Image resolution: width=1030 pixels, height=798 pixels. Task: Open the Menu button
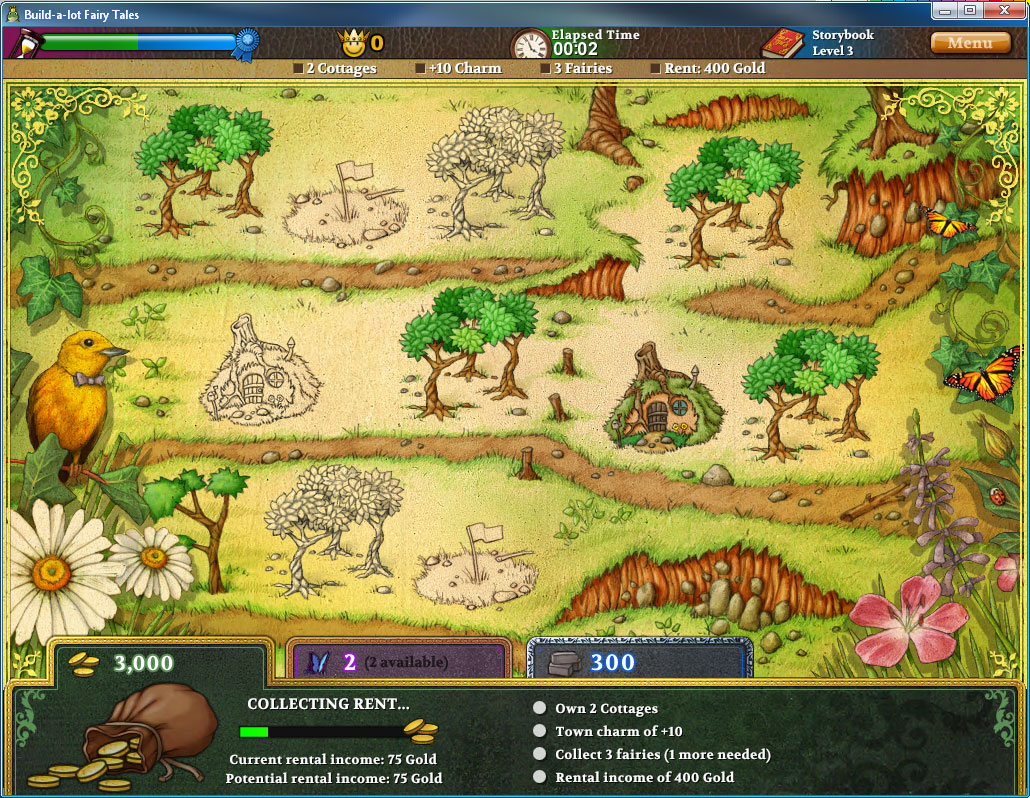pyautogui.click(x=969, y=43)
